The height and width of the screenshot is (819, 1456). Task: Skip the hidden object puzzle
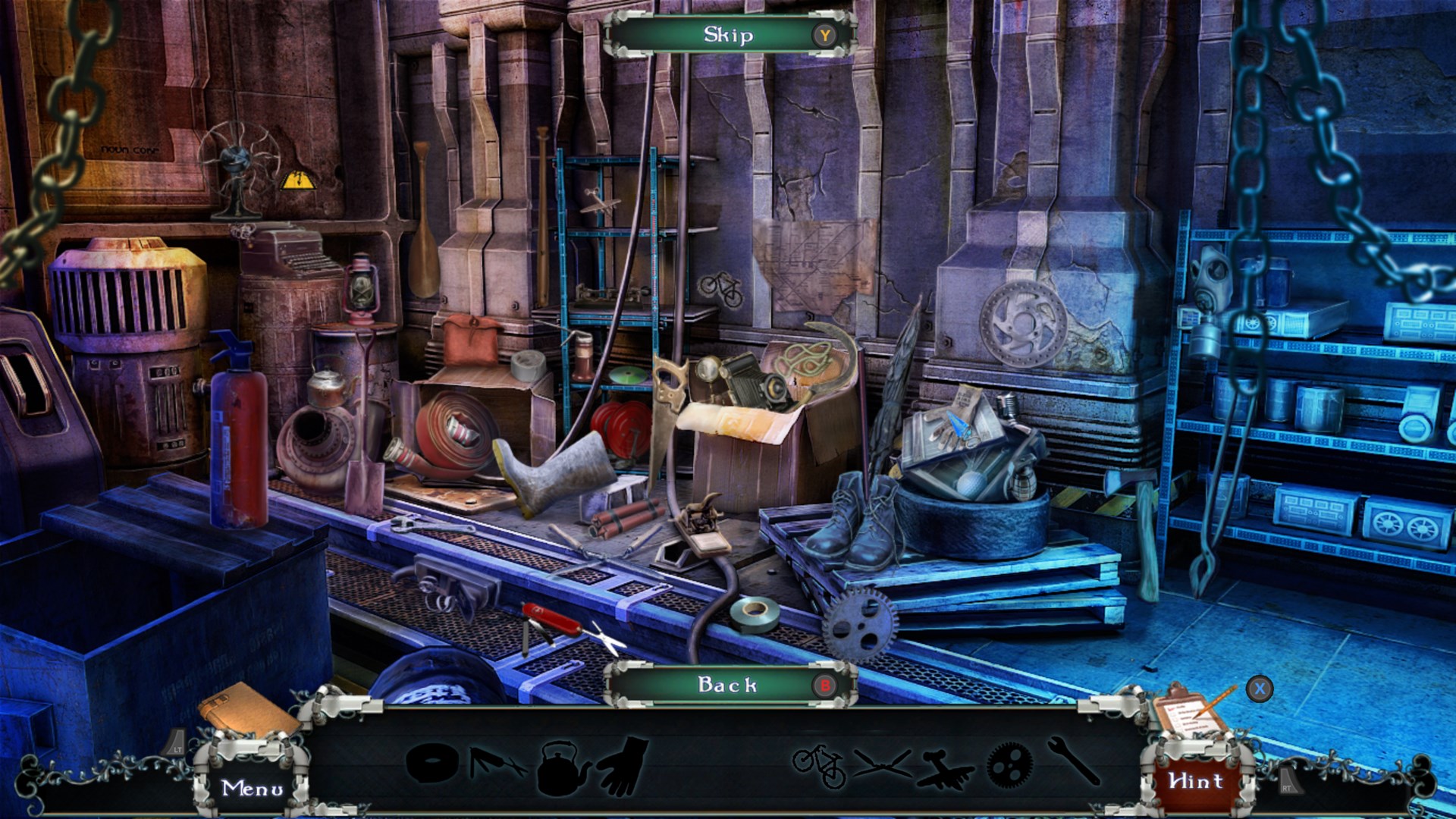[729, 35]
